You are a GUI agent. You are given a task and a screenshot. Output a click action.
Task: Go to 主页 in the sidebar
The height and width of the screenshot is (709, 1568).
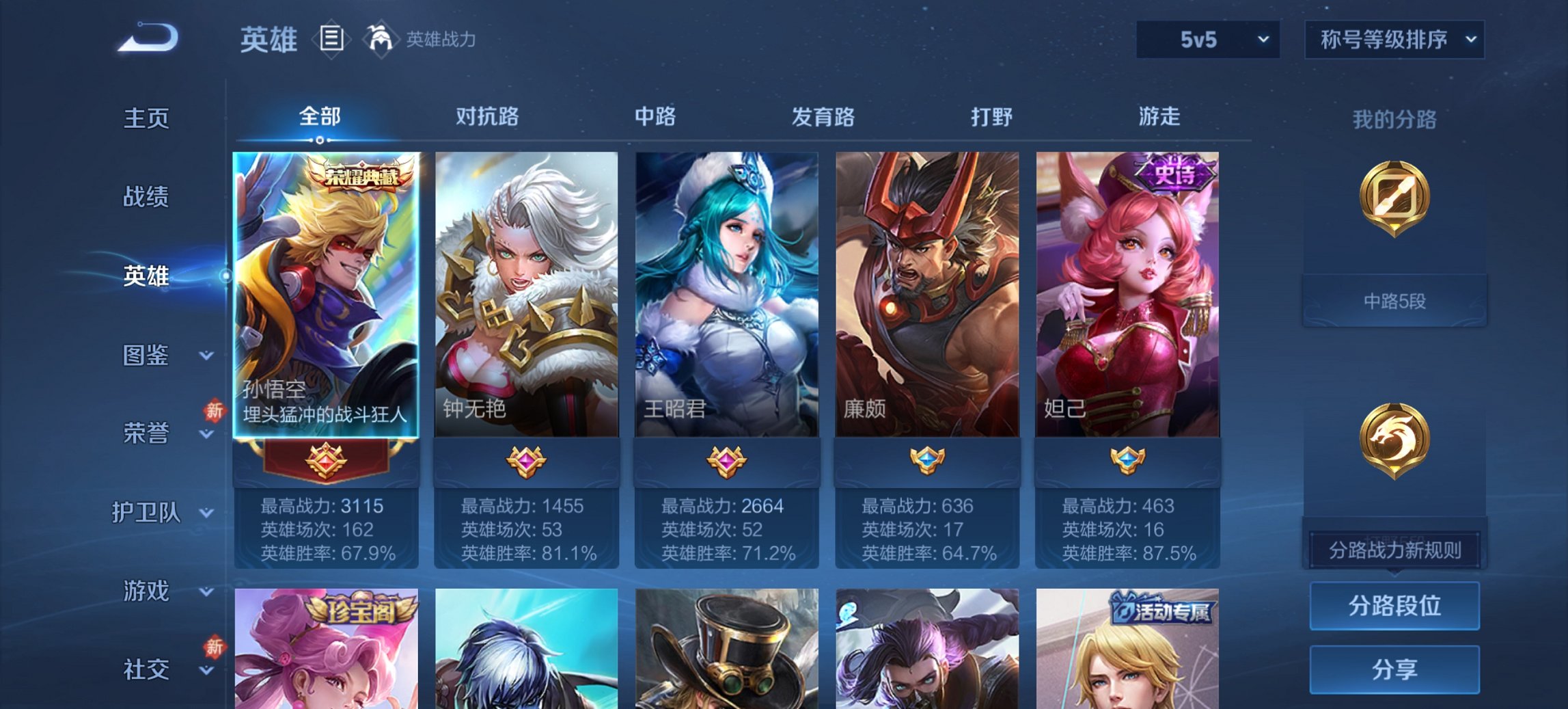[x=146, y=119]
